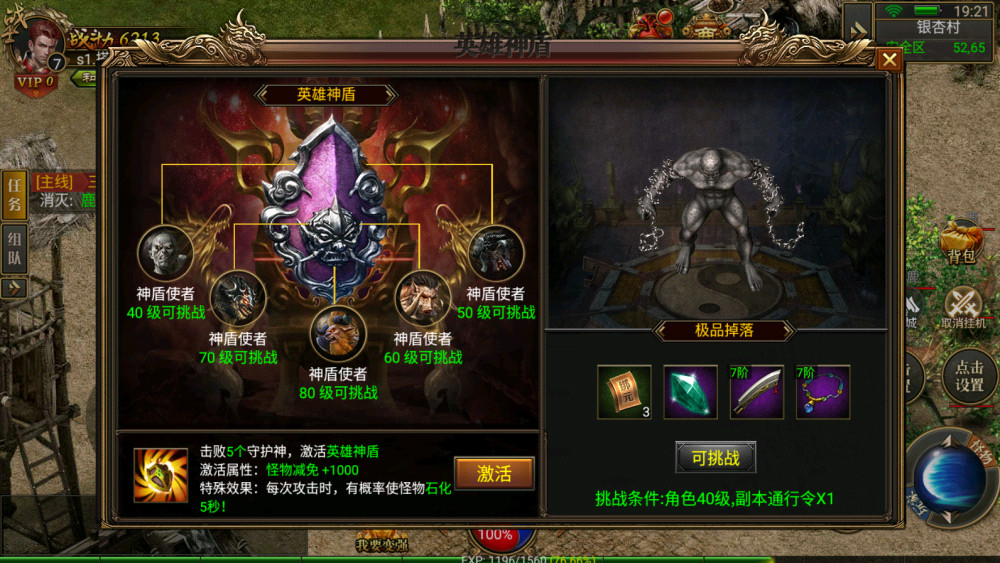Choose the level 80 shield envoy portrait
Screen dimensions: 1000x563
tap(338, 334)
